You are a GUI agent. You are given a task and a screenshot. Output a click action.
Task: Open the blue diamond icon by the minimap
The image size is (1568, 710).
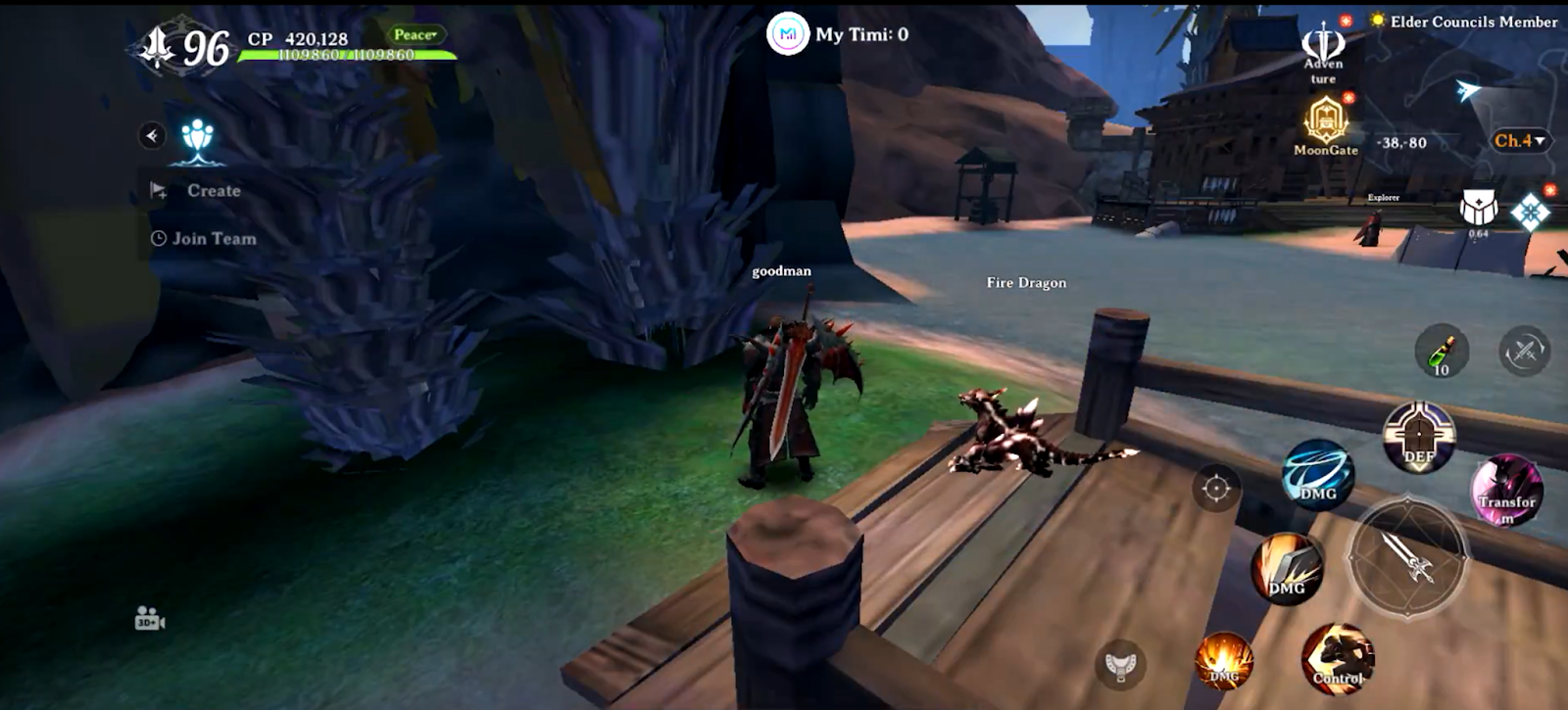click(x=1530, y=213)
